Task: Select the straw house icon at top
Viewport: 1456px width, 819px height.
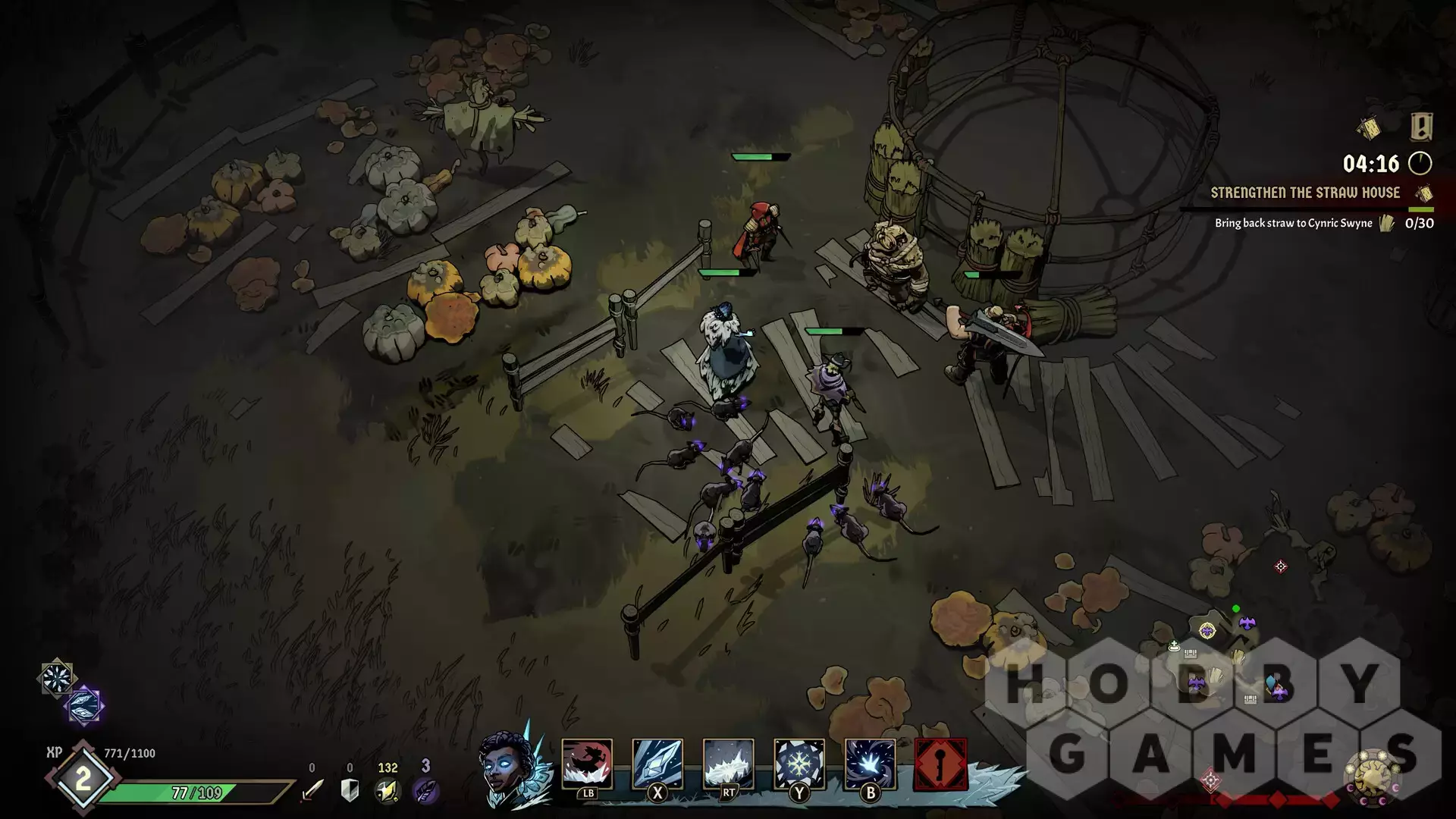Action: pos(1370,128)
